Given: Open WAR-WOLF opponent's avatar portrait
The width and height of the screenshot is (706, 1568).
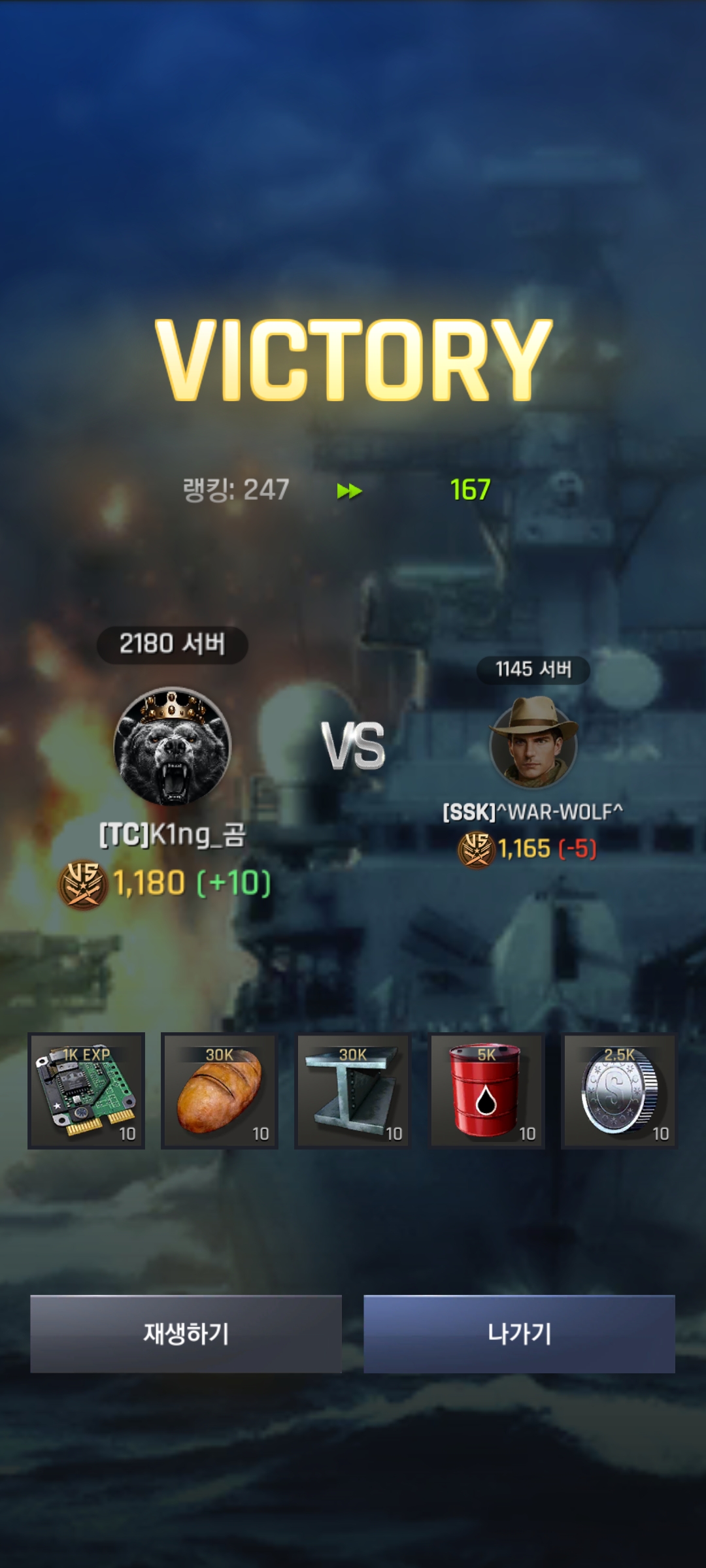Looking at the screenshot, I should [533, 743].
